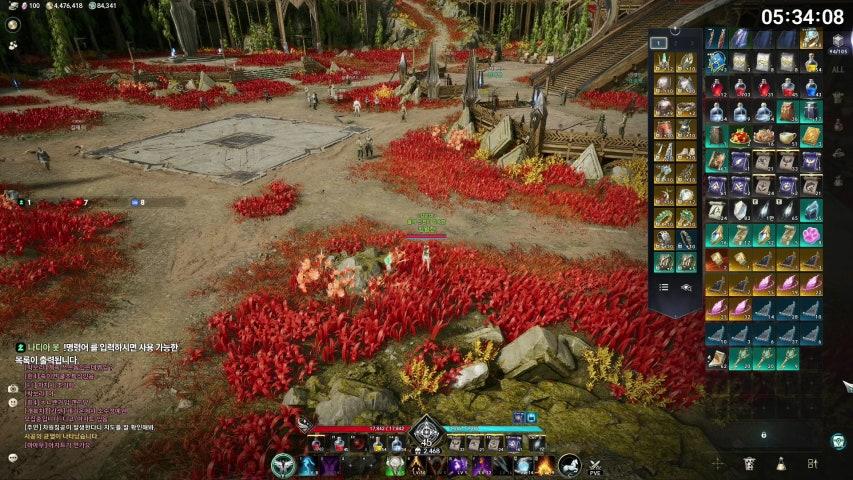Select the equipment preset 1 tab
The width and height of the screenshot is (853, 480).
click(x=661, y=43)
